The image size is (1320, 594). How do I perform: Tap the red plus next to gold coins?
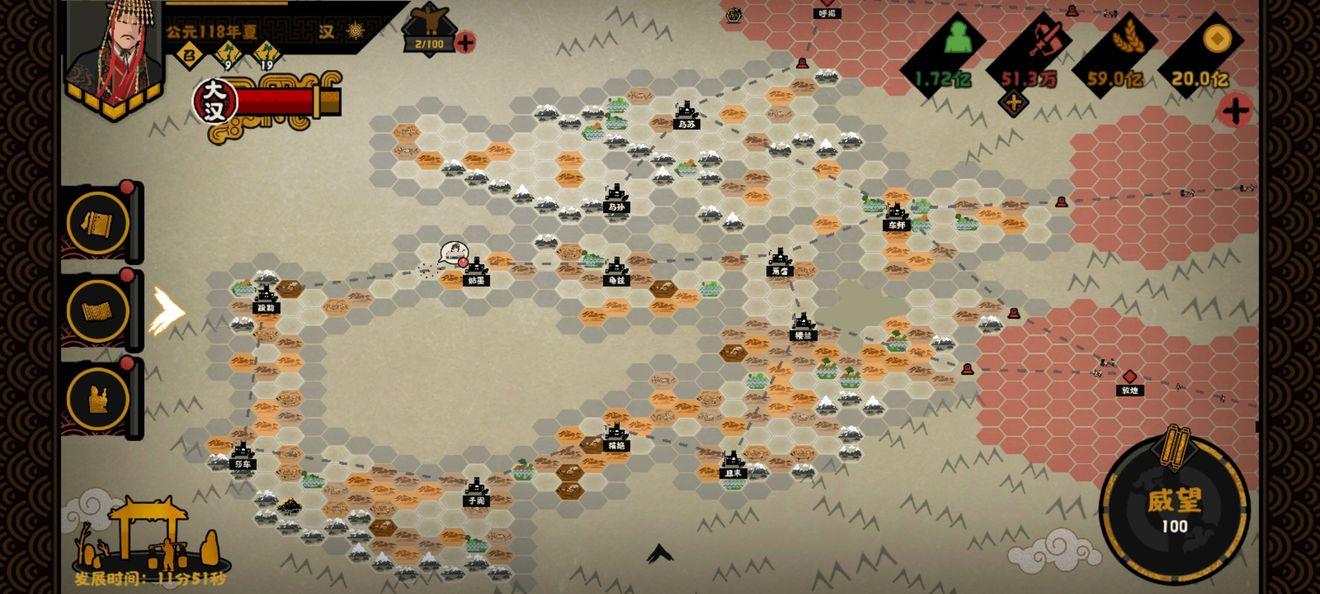pyautogui.click(x=1235, y=110)
